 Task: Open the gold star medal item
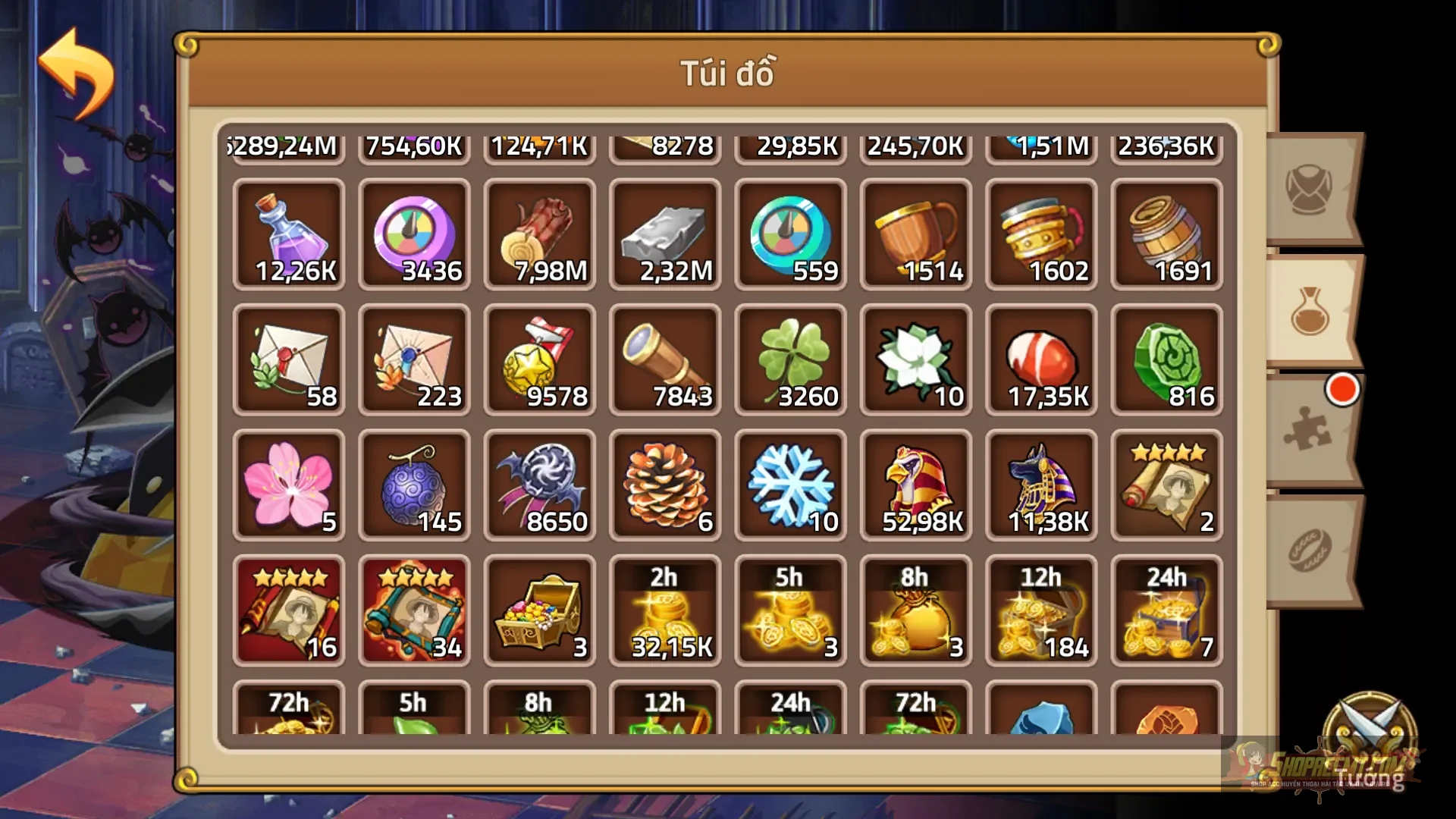[x=539, y=360]
